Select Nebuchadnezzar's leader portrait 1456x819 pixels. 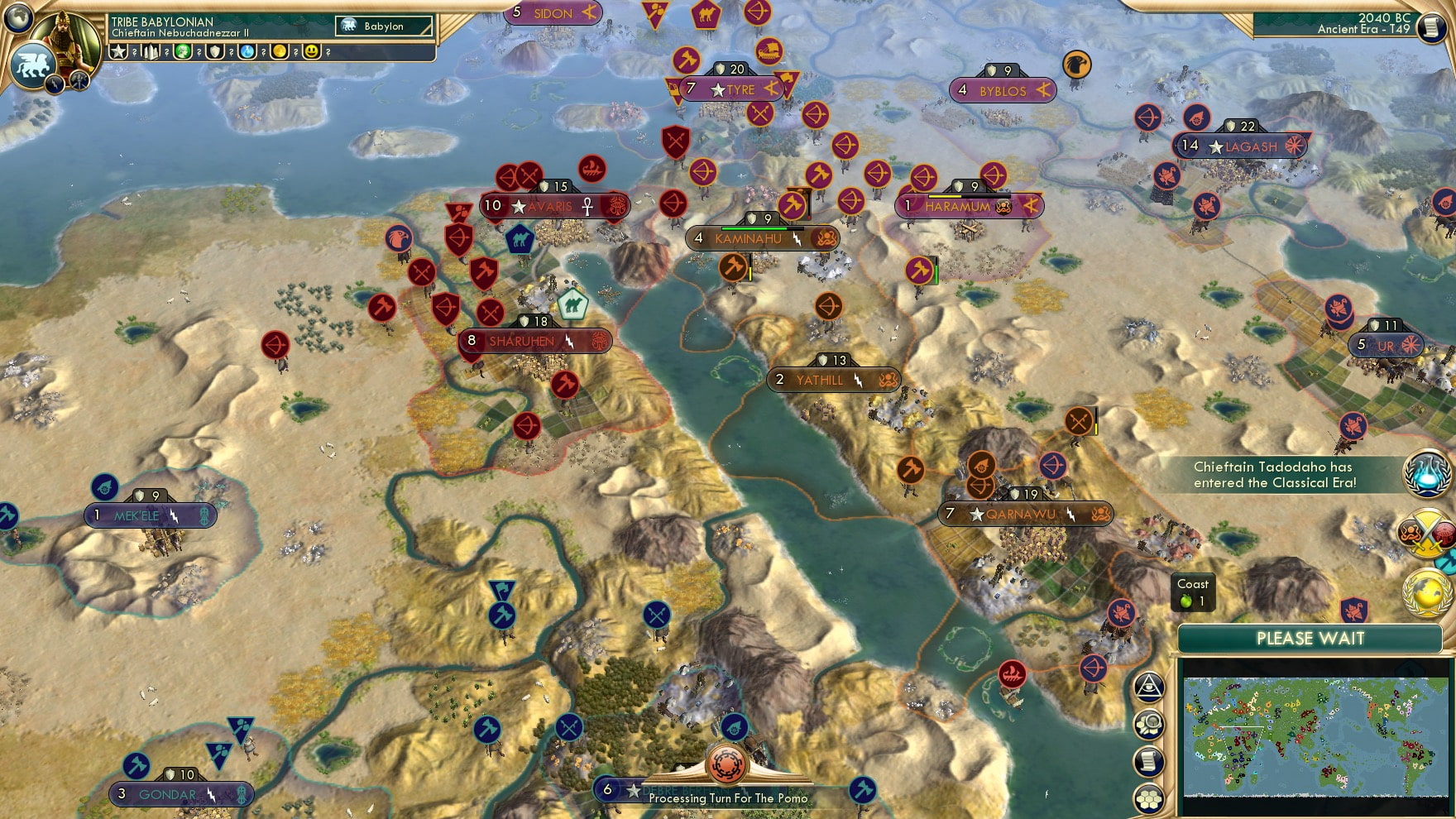click(68, 43)
